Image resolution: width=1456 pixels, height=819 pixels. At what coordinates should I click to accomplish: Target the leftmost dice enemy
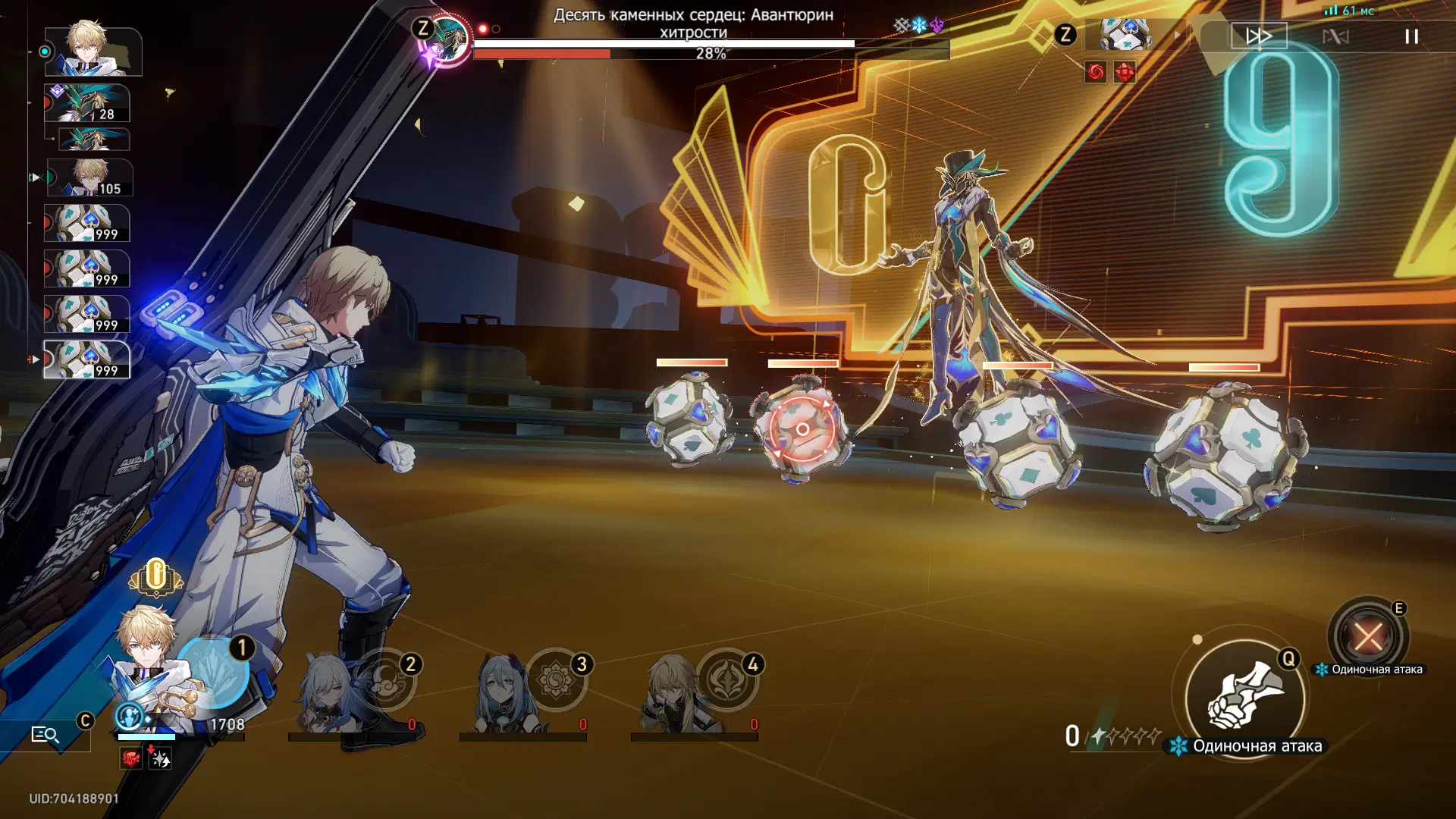[x=689, y=419]
